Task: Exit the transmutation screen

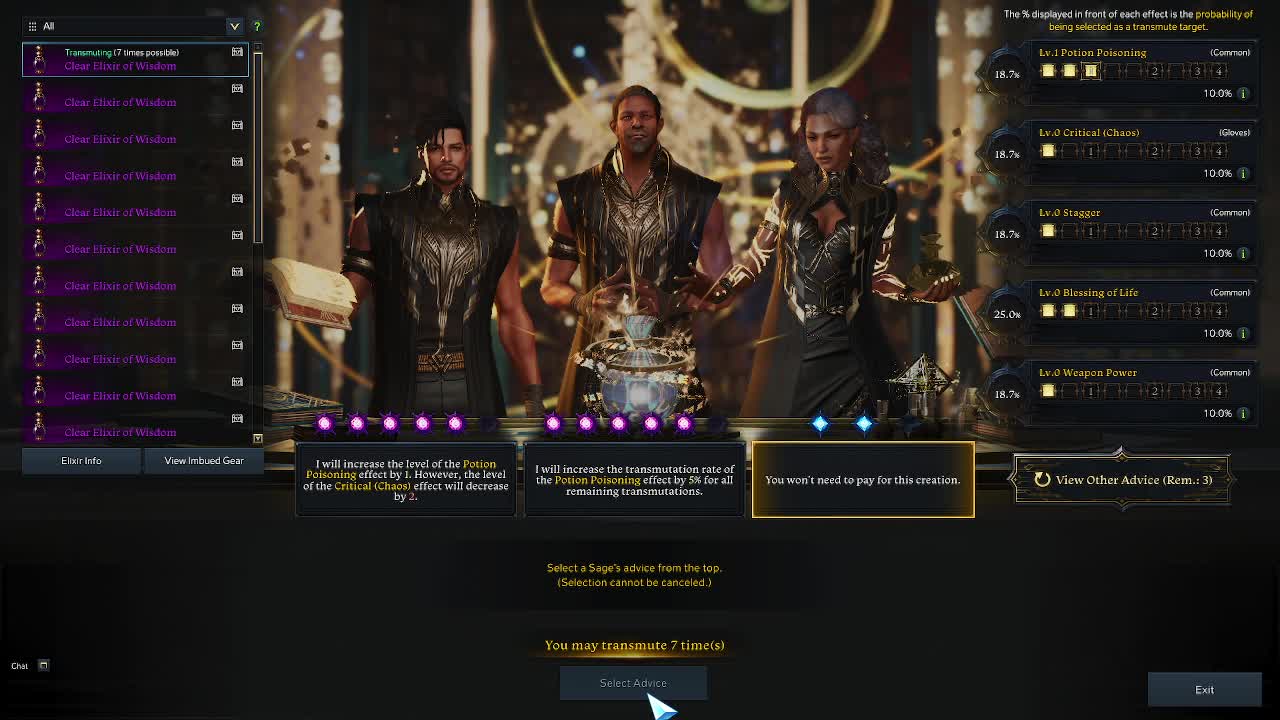Action: (1204, 690)
